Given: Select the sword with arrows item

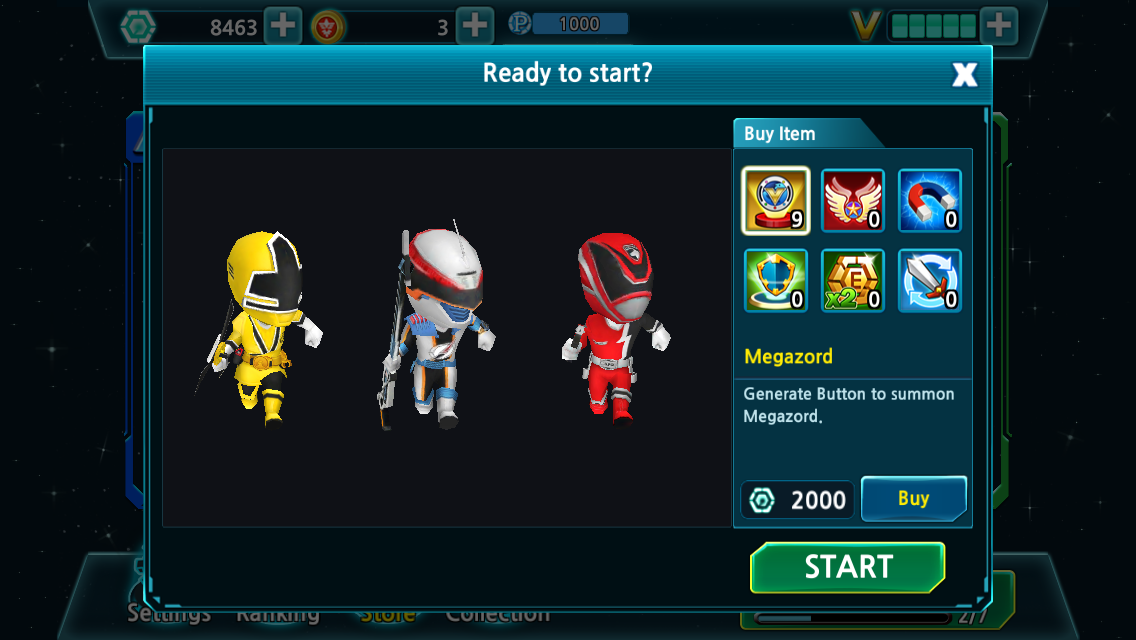Looking at the screenshot, I should [x=929, y=280].
